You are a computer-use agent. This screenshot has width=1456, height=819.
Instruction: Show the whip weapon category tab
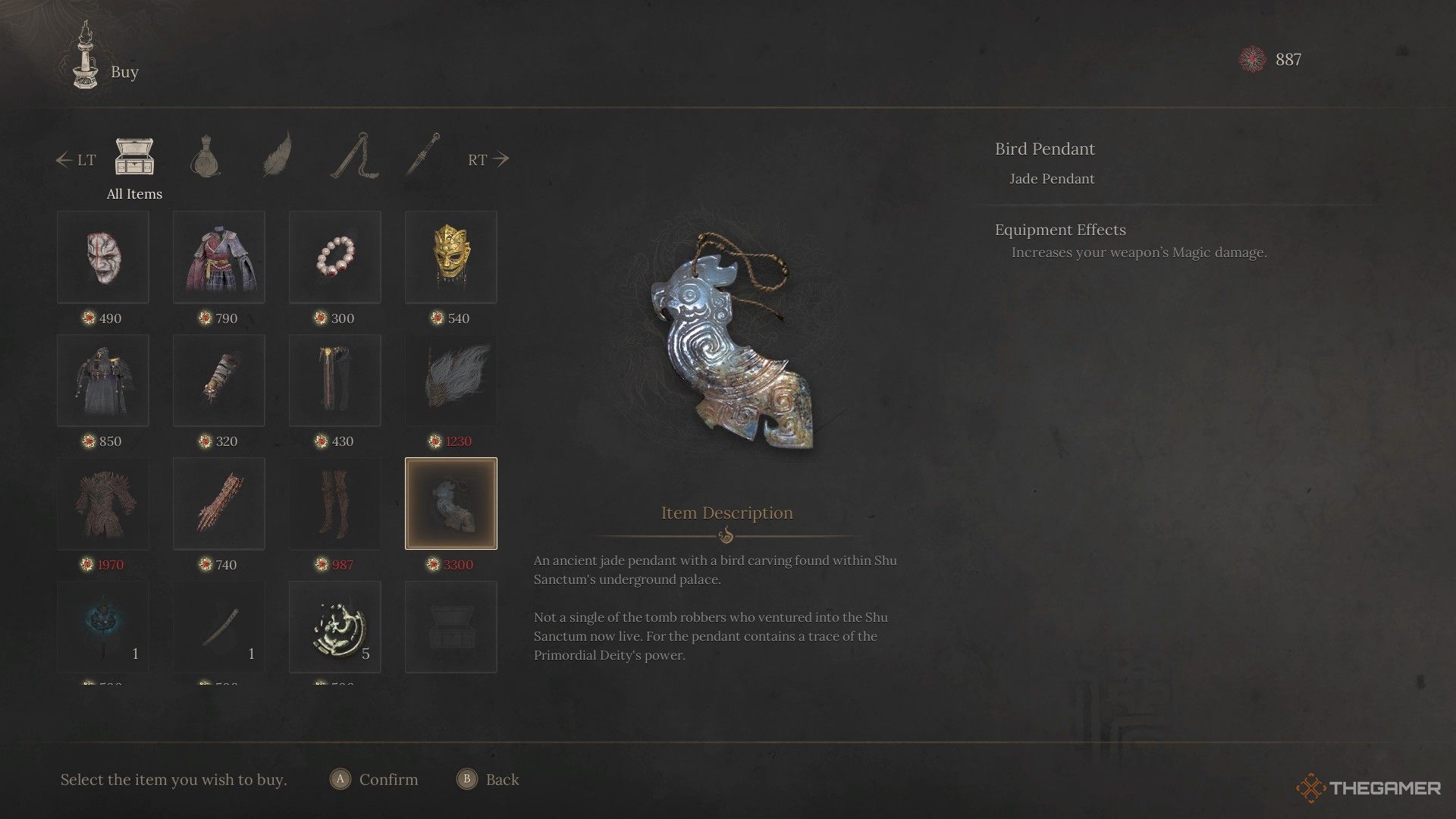pos(354,156)
